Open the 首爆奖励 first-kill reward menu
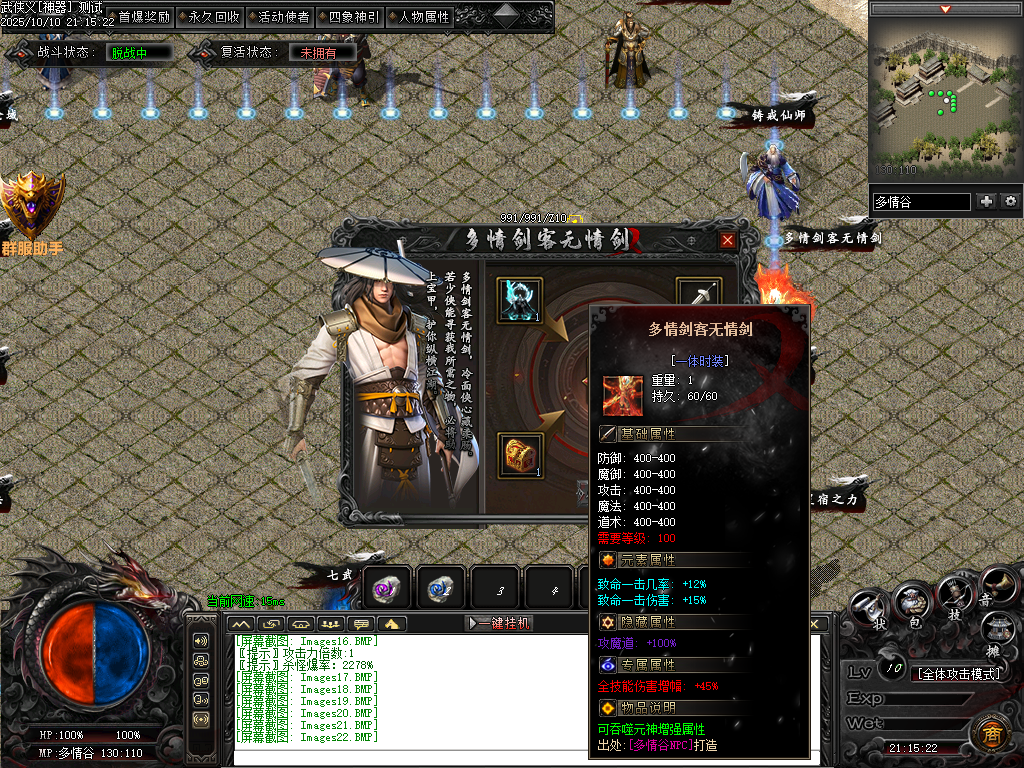Viewport: 1024px width, 768px height. click(143, 17)
